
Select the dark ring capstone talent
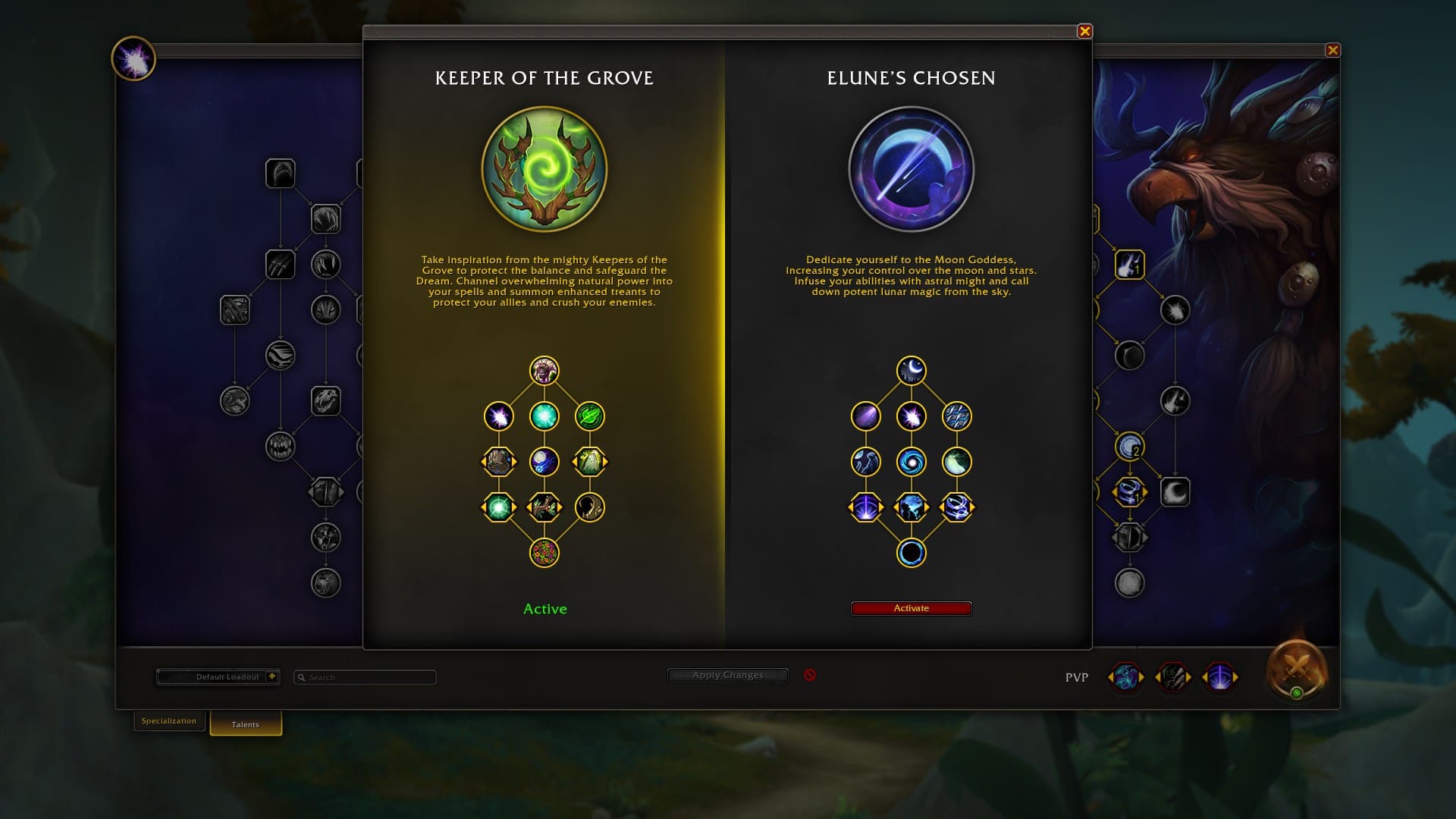tap(911, 553)
